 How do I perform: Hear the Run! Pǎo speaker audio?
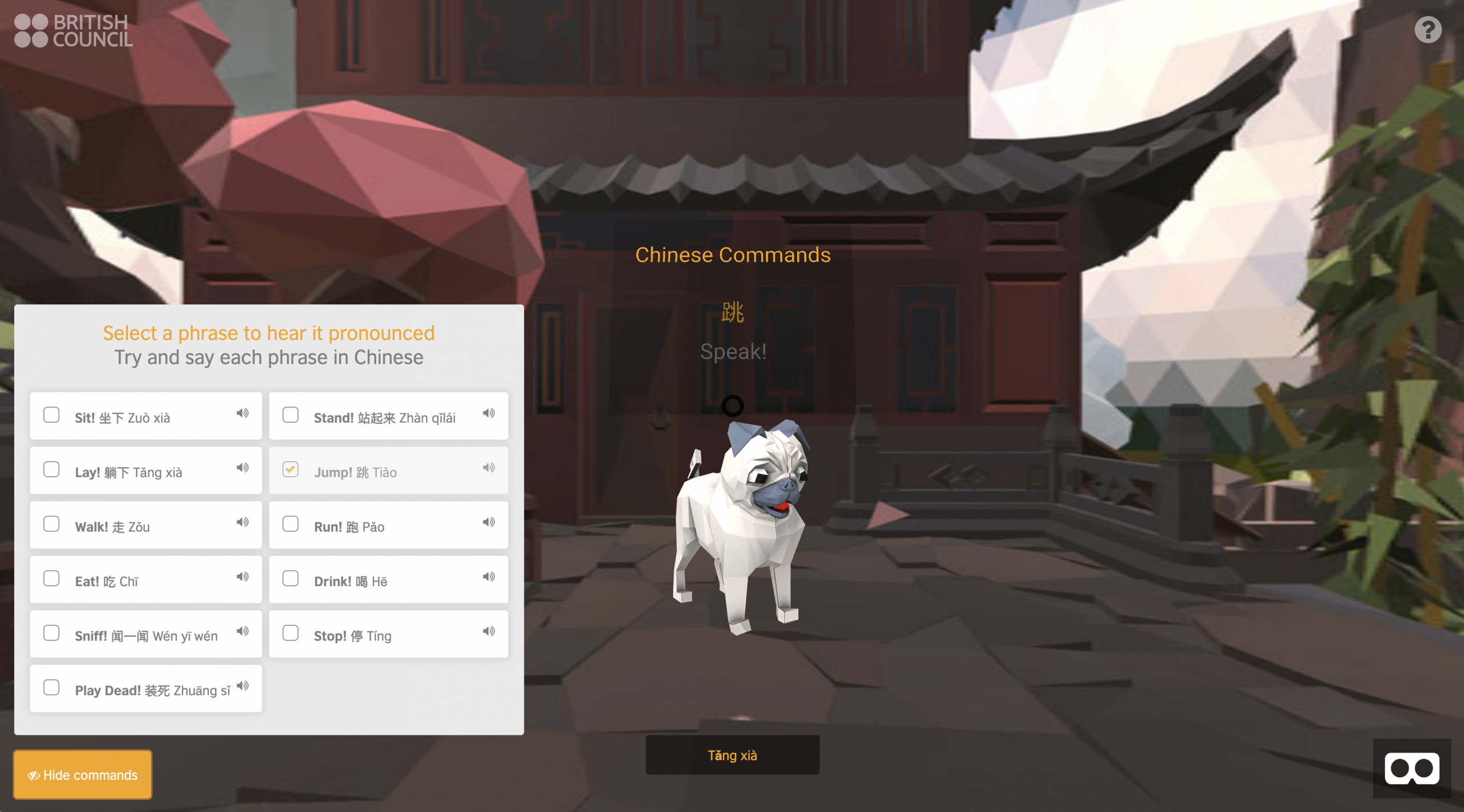pos(488,522)
